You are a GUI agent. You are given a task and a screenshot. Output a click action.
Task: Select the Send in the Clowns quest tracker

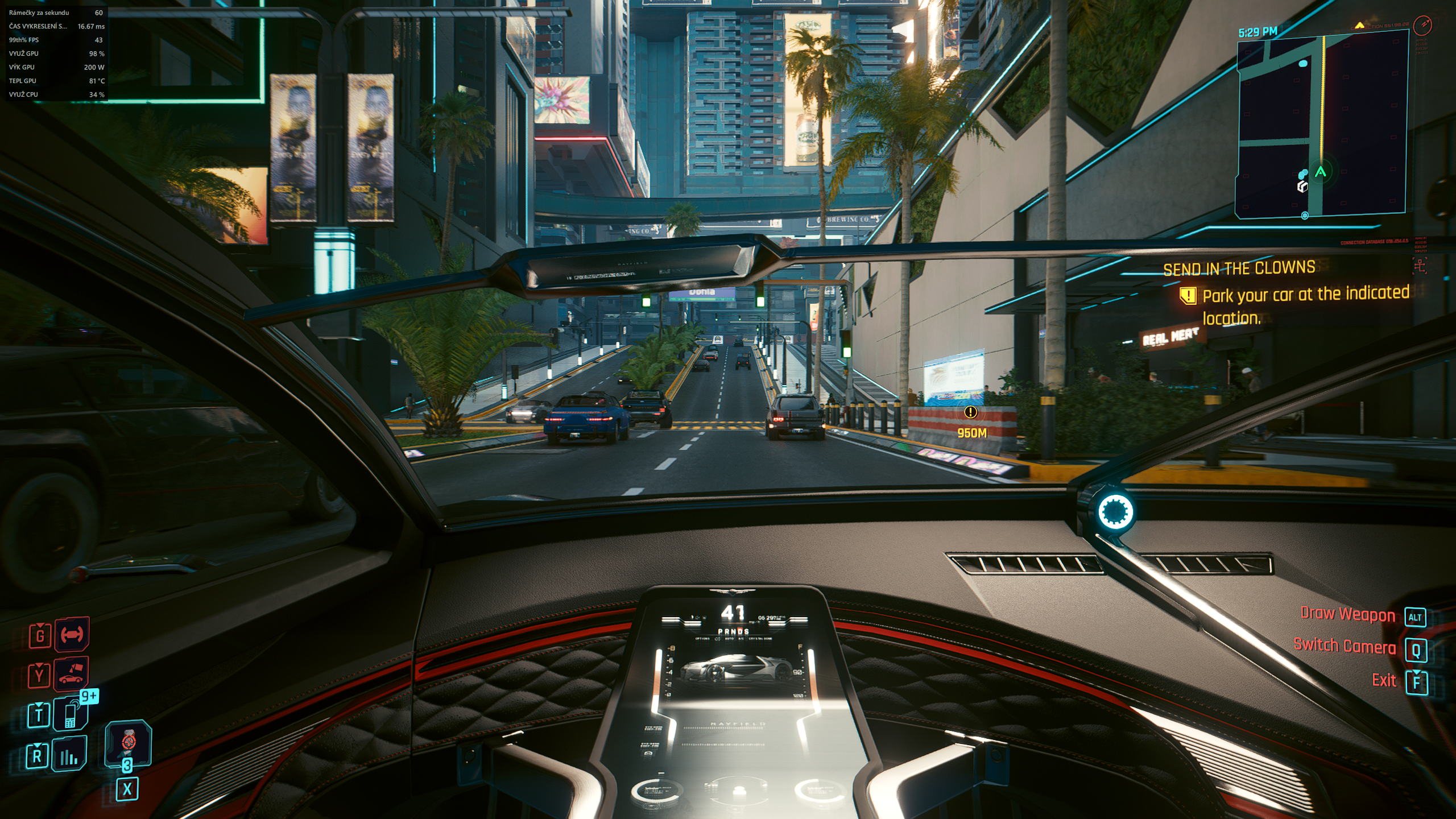tap(1239, 268)
